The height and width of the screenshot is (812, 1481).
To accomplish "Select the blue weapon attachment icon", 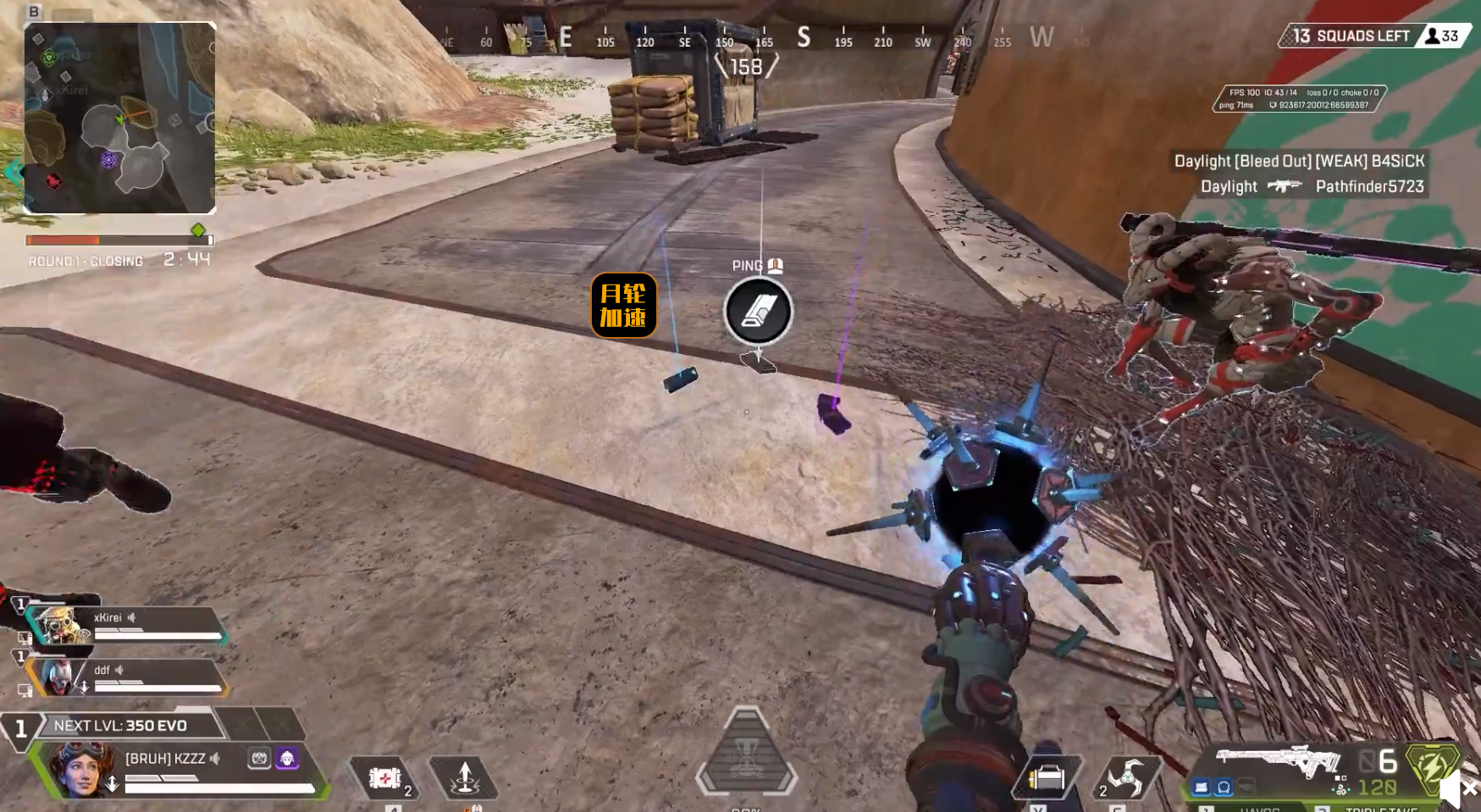I will coord(1202,787).
